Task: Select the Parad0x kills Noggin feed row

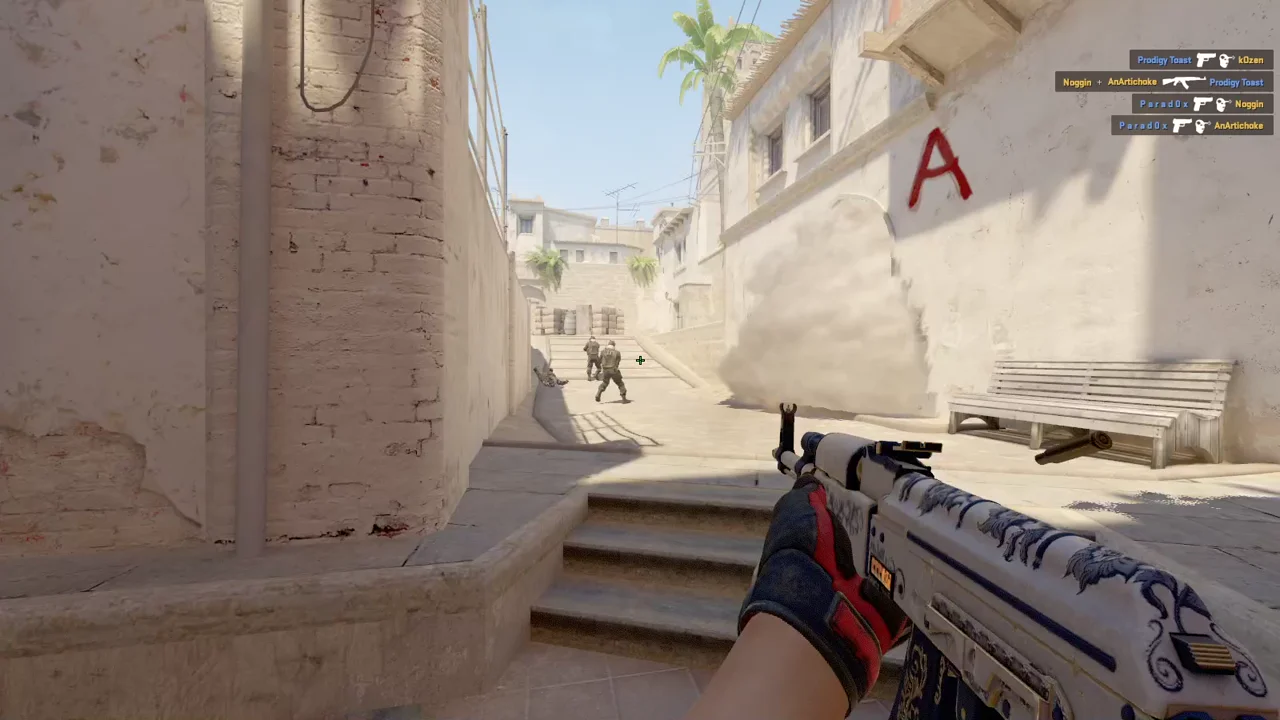Action: pos(1202,104)
